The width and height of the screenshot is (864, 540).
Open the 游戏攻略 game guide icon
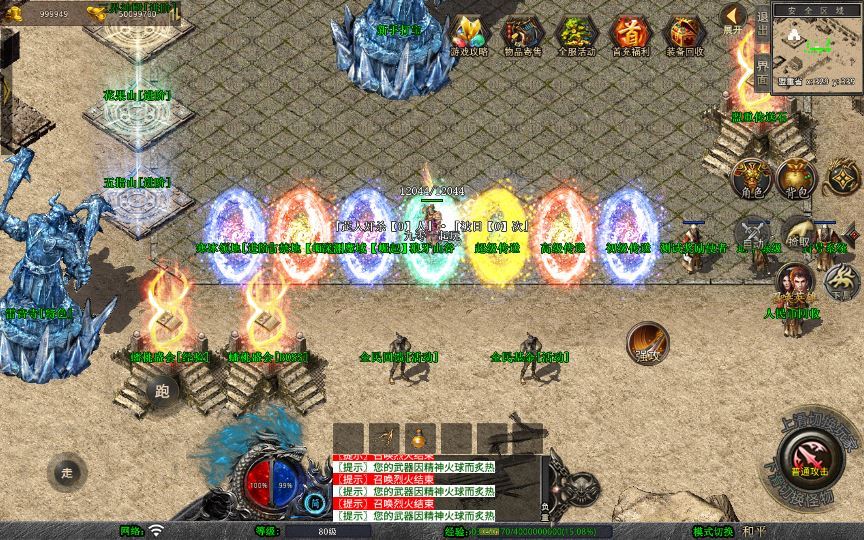(x=468, y=36)
